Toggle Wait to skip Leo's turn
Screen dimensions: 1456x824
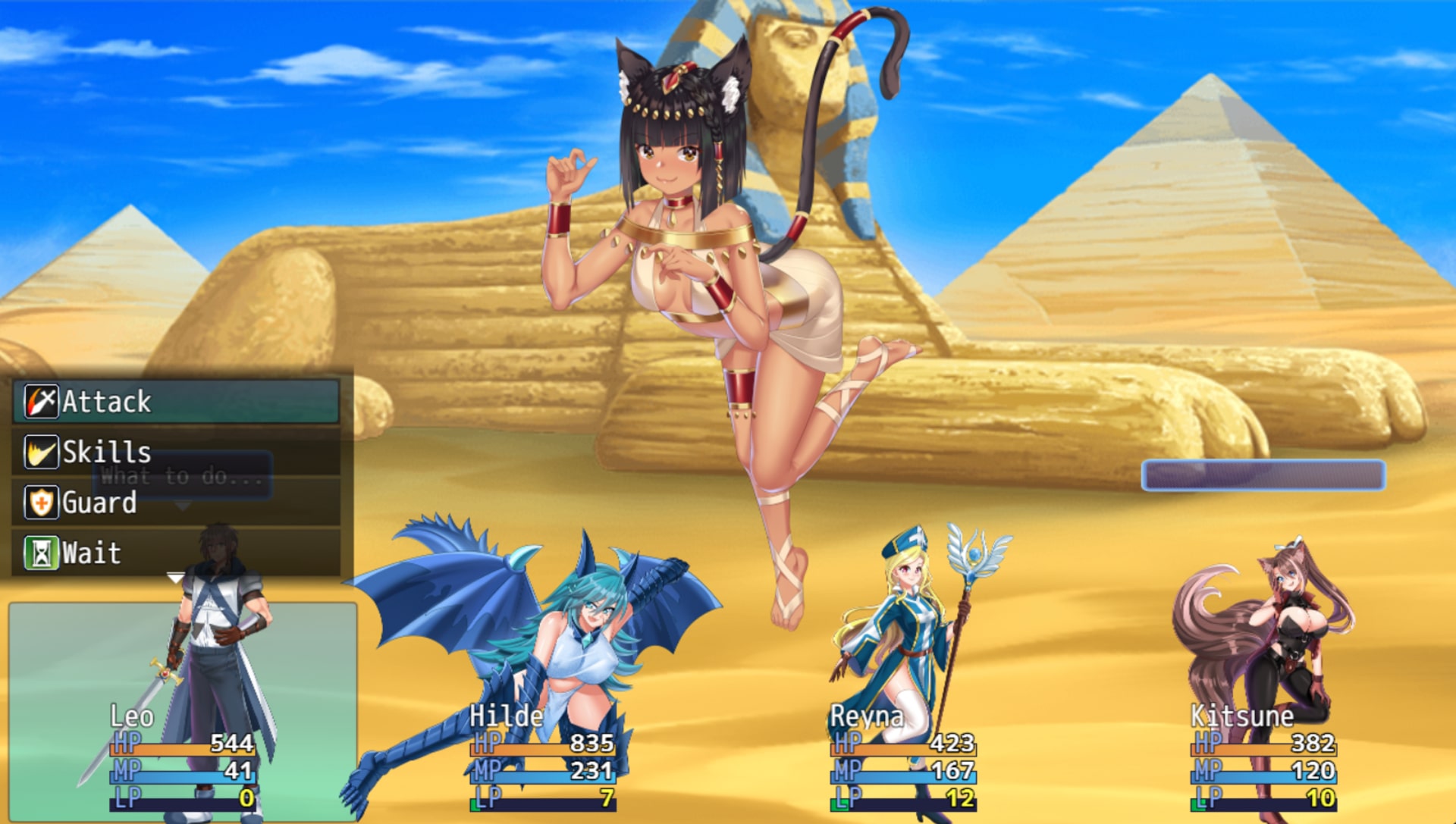(x=91, y=553)
